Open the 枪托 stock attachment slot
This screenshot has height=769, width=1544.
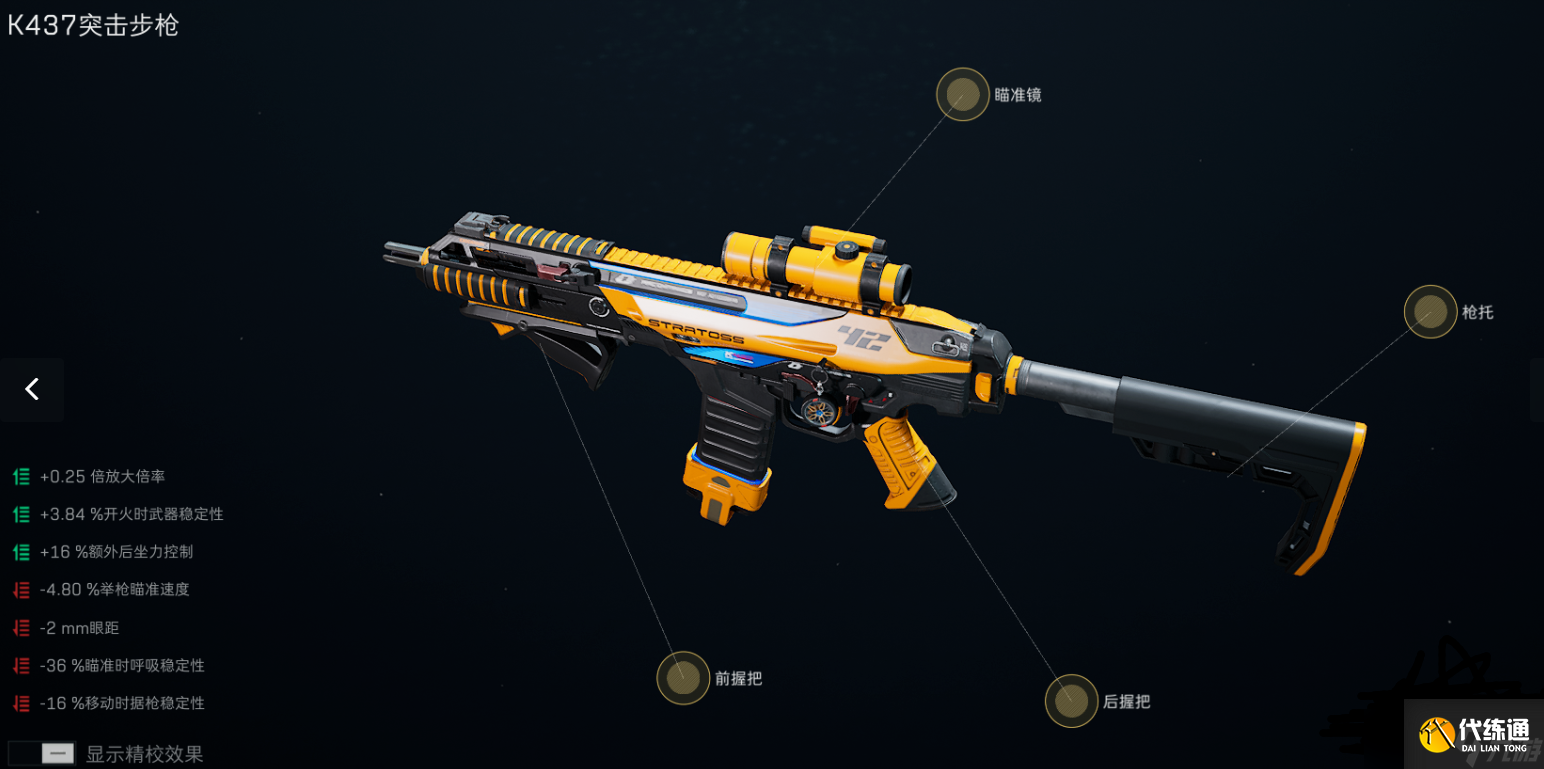(x=1430, y=311)
